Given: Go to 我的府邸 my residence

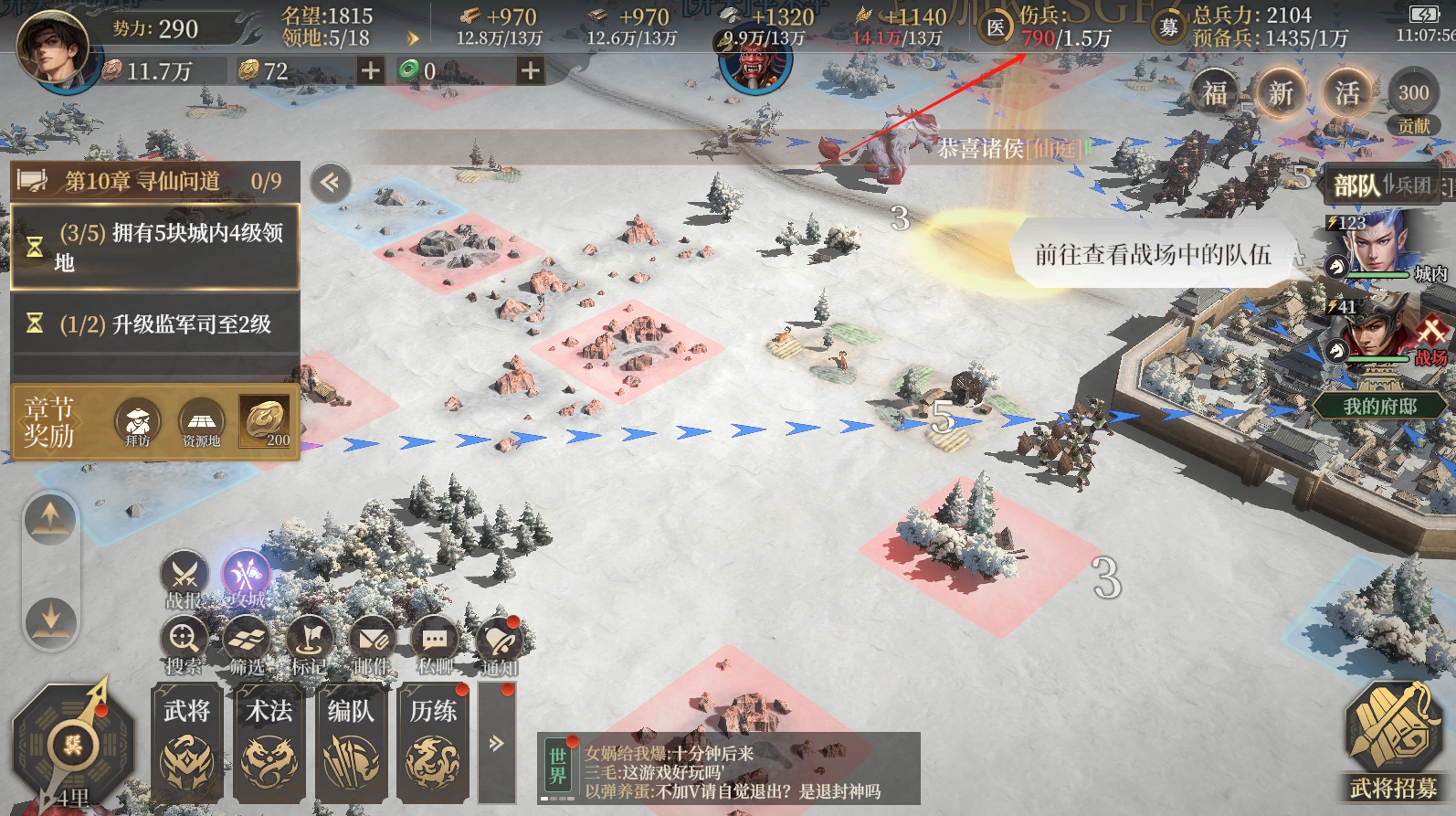Looking at the screenshot, I should tap(1379, 406).
